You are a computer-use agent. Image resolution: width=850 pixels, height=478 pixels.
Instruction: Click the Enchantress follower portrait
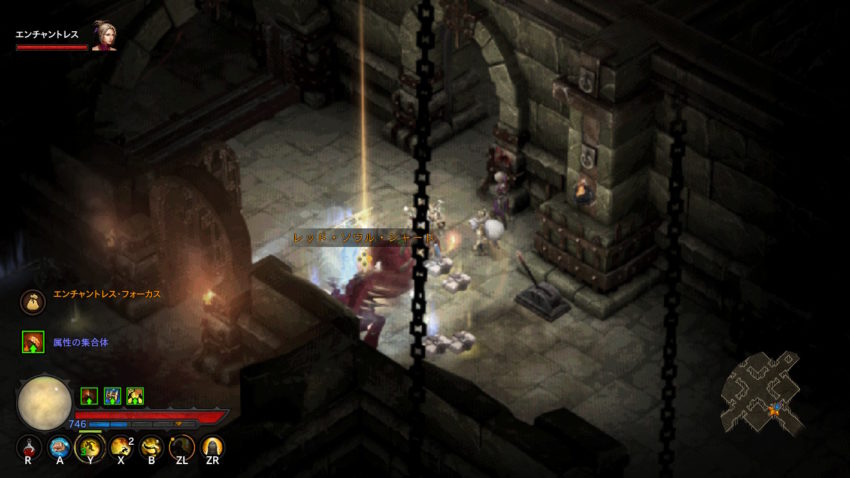(x=104, y=36)
